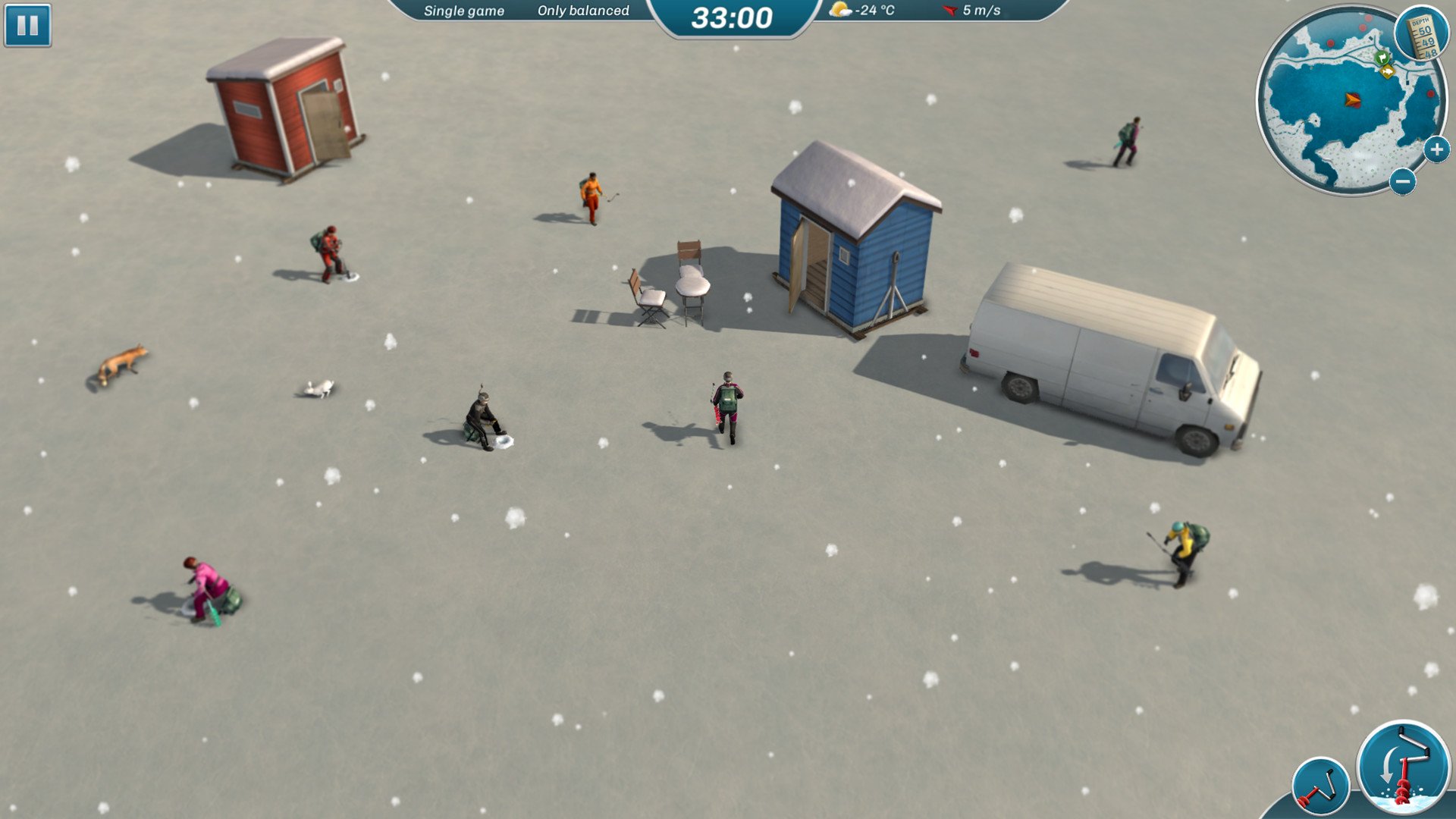The width and height of the screenshot is (1456, 819).
Task: Select the yellow fish marker on the minimap
Action: point(1388,71)
